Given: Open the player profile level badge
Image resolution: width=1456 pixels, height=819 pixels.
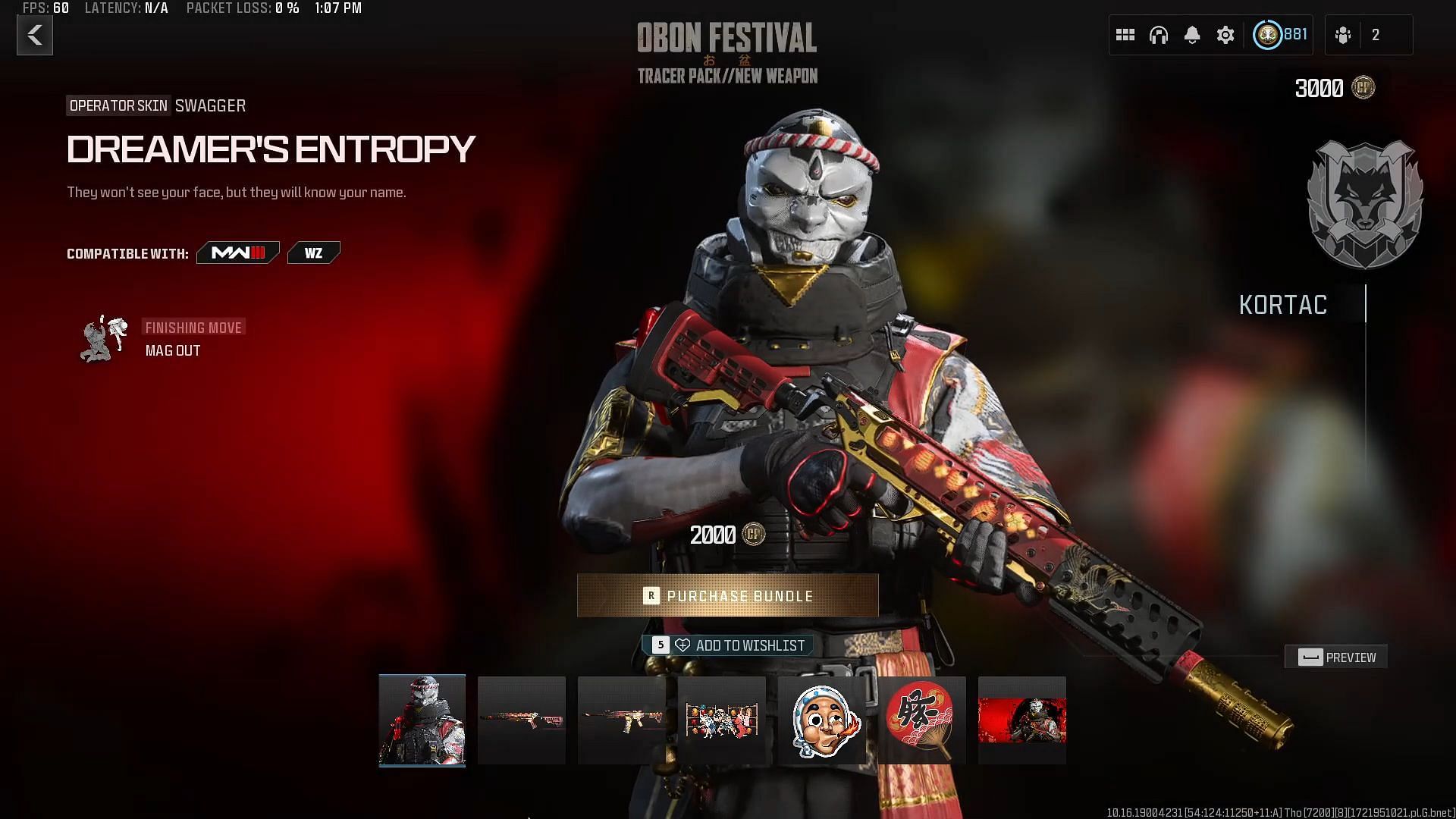Looking at the screenshot, I should coord(1280,35).
